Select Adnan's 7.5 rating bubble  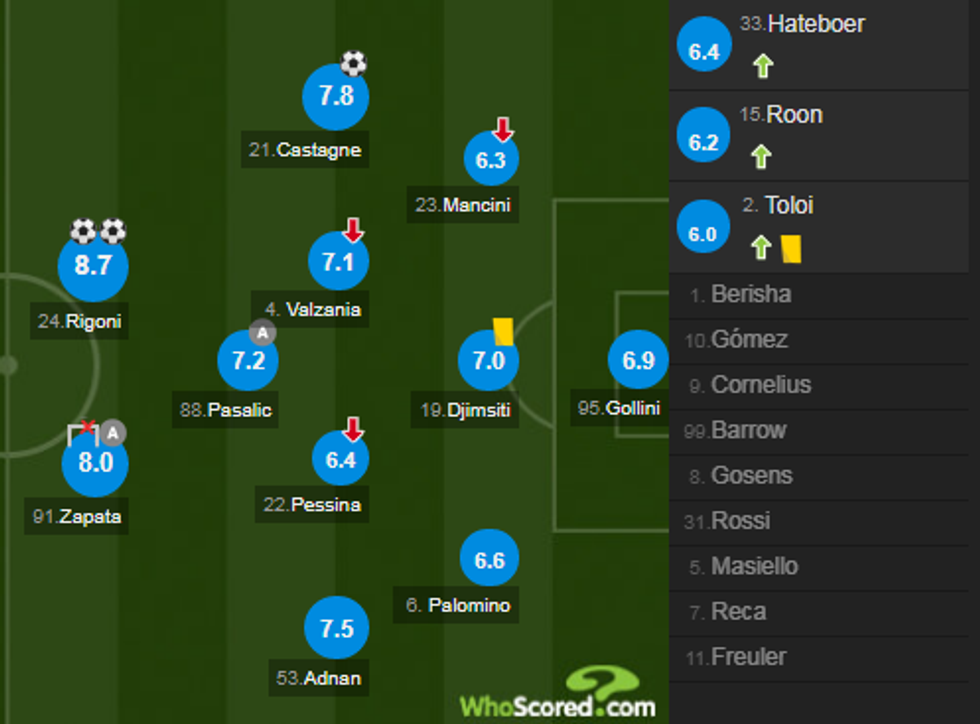point(337,629)
